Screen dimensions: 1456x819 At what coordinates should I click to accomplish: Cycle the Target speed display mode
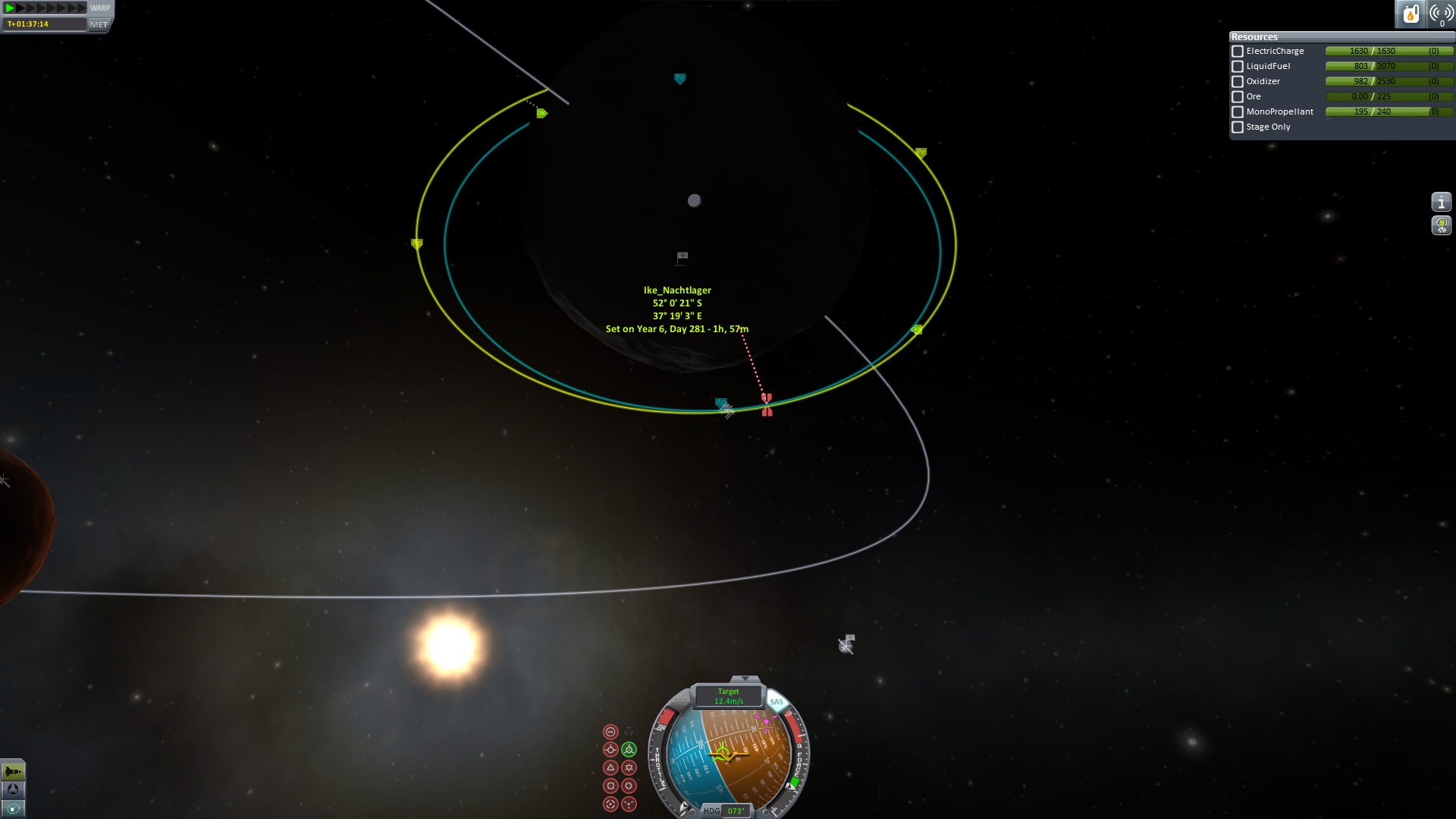[728, 696]
